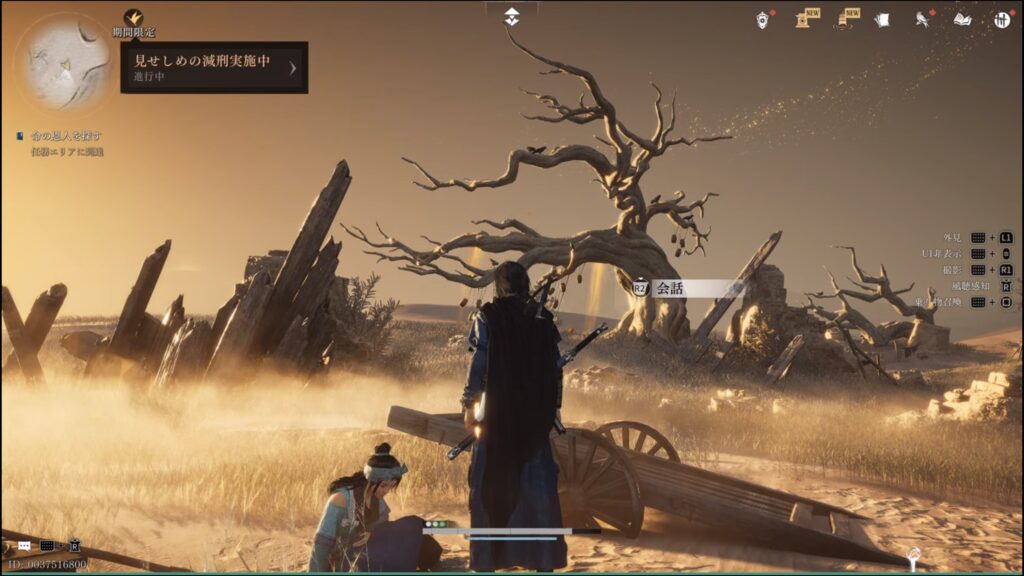Expand the top-center dropdown arrow marker
Screen dimensions: 1024x576
click(x=511, y=15)
